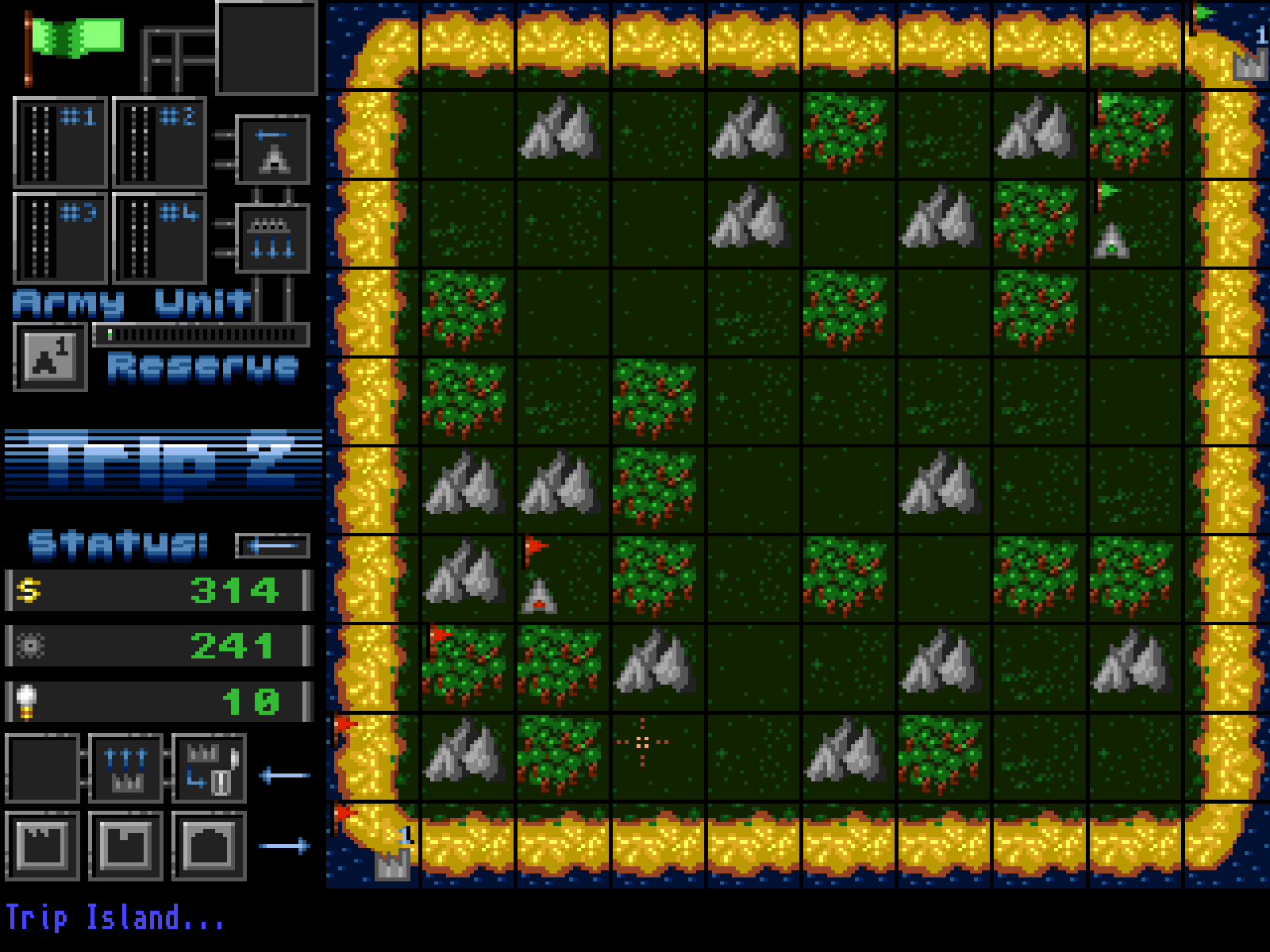Viewport: 1270px width, 952px height.
Task: Select army unit slot #4
Action: point(160,238)
